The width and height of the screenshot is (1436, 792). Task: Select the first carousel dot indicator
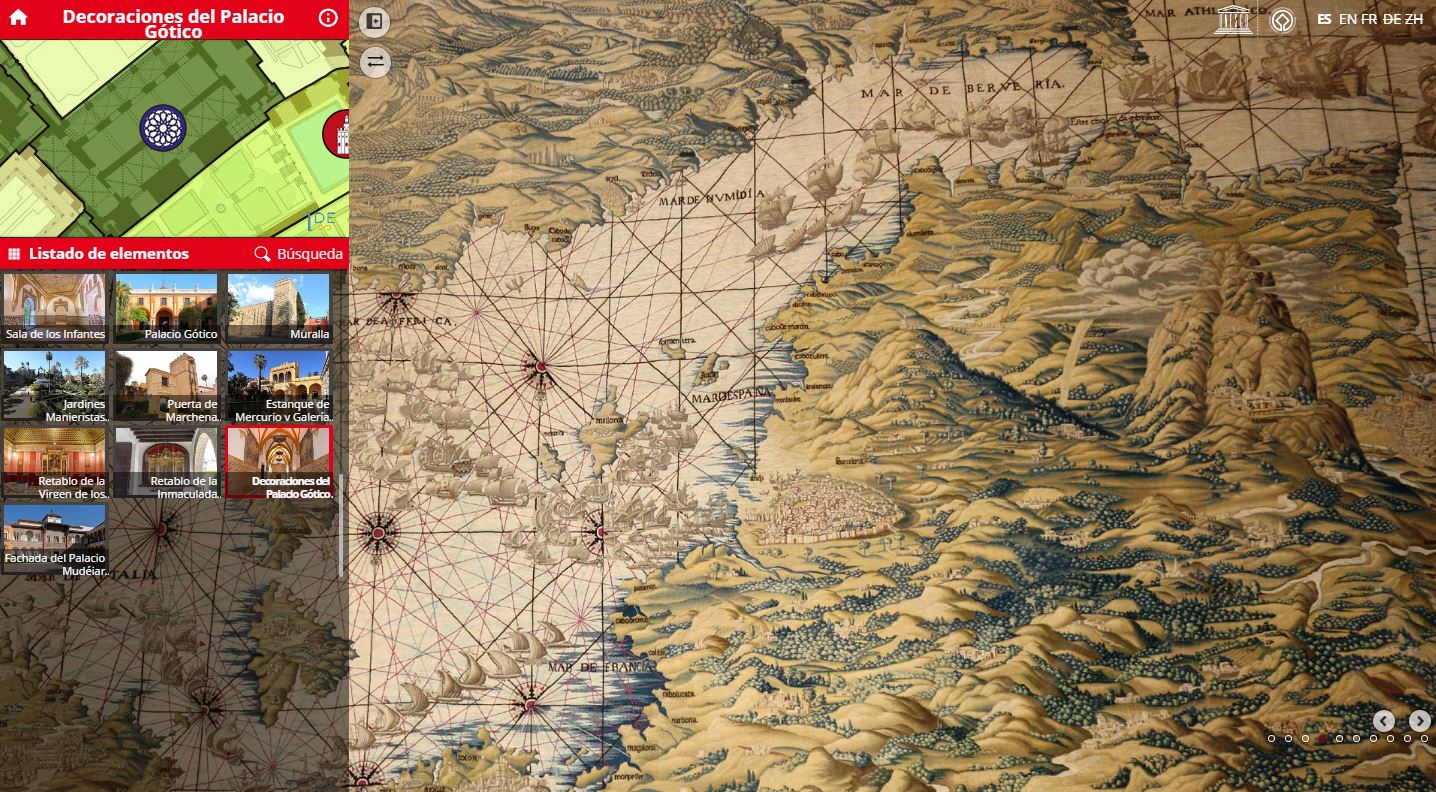(x=1271, y=740)
